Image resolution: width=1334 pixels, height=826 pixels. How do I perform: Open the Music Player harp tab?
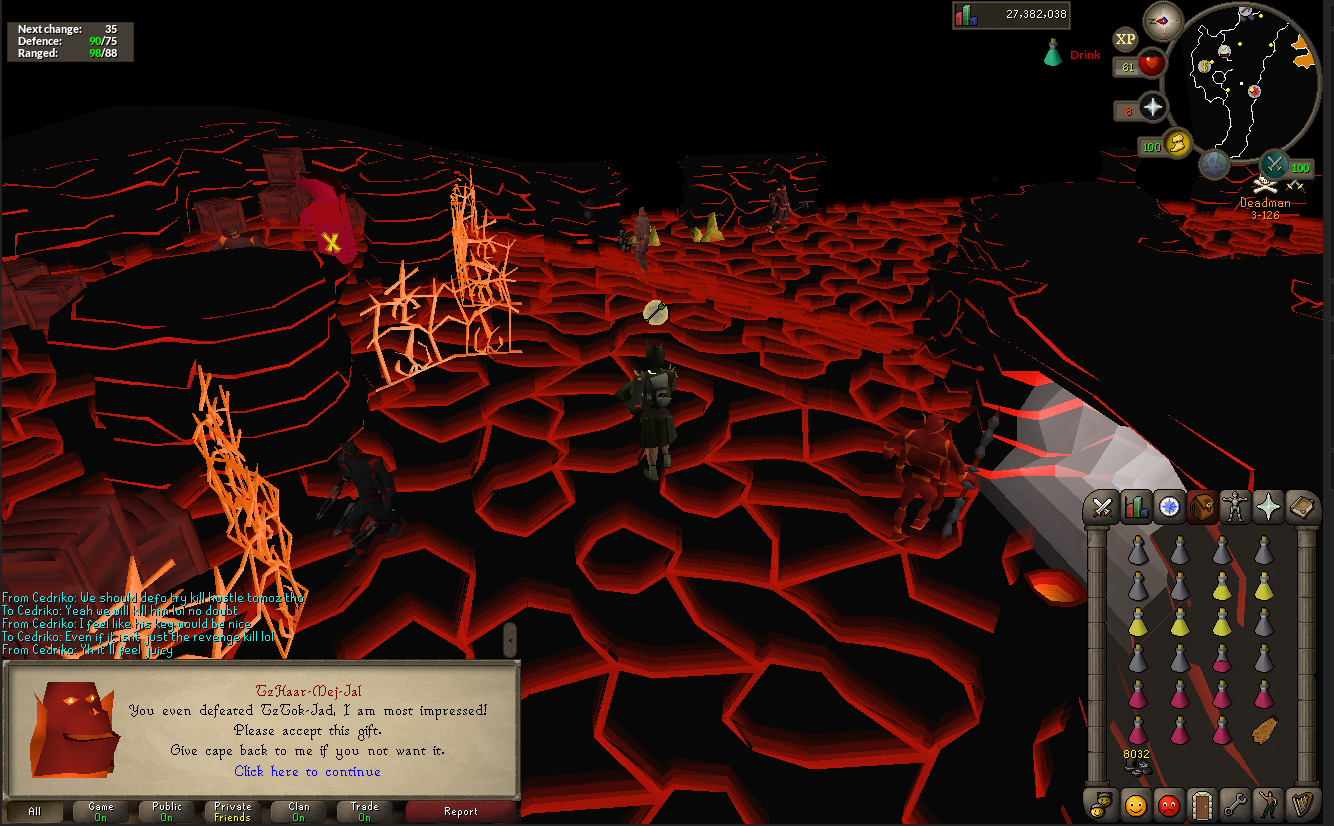coord(1299,804)
